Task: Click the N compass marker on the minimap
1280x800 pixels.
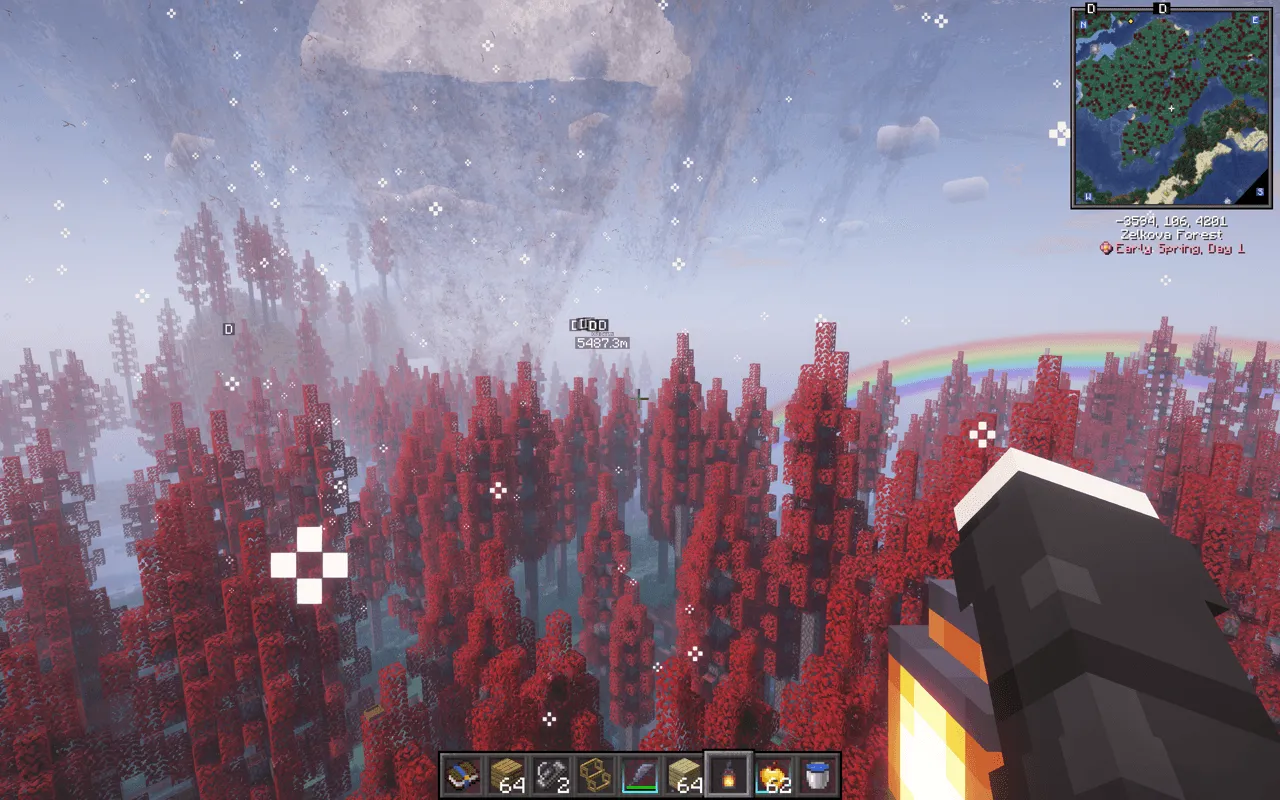Action: [x=1081, y=24]
